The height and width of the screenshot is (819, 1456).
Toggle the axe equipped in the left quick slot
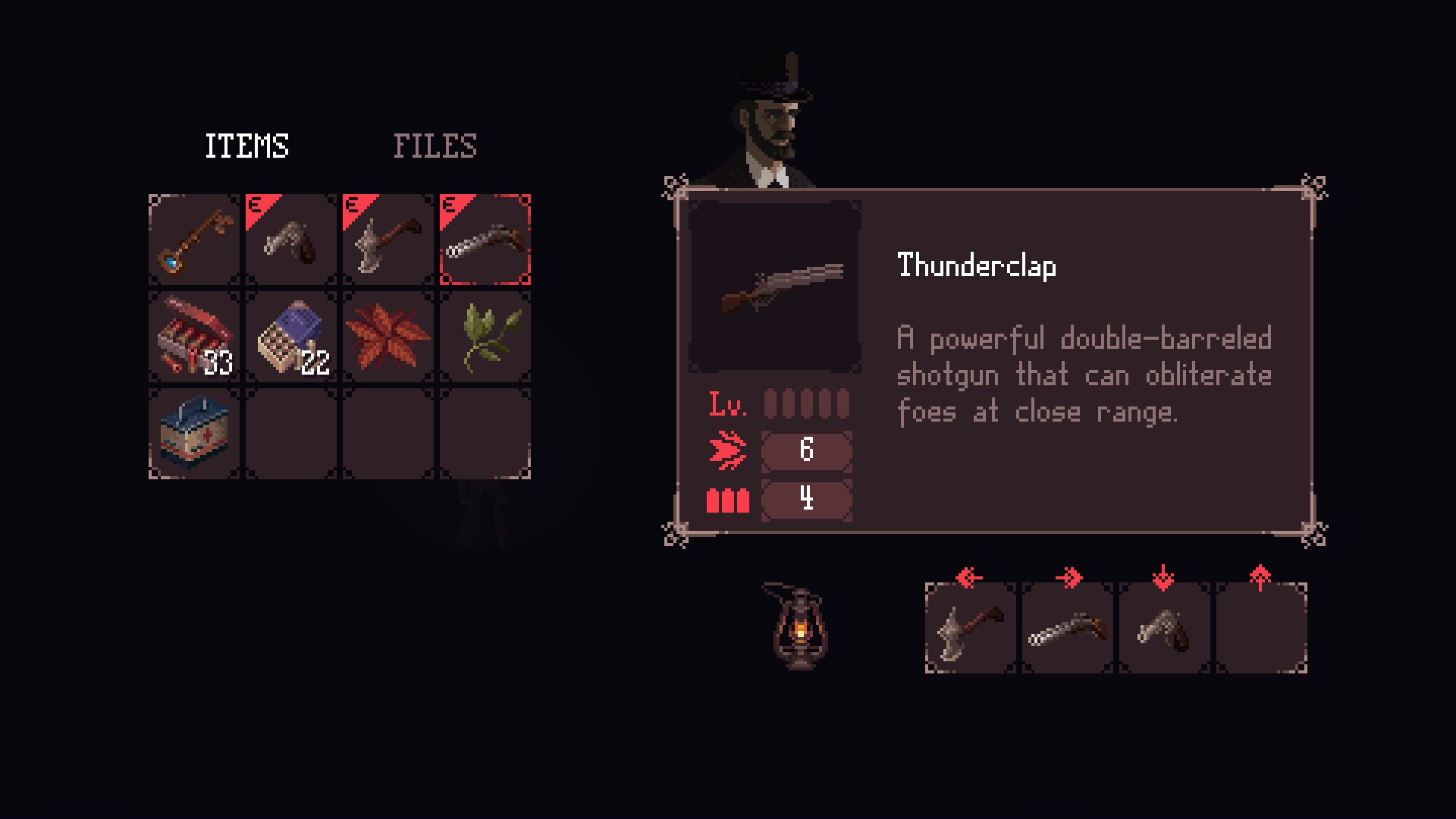968,629
